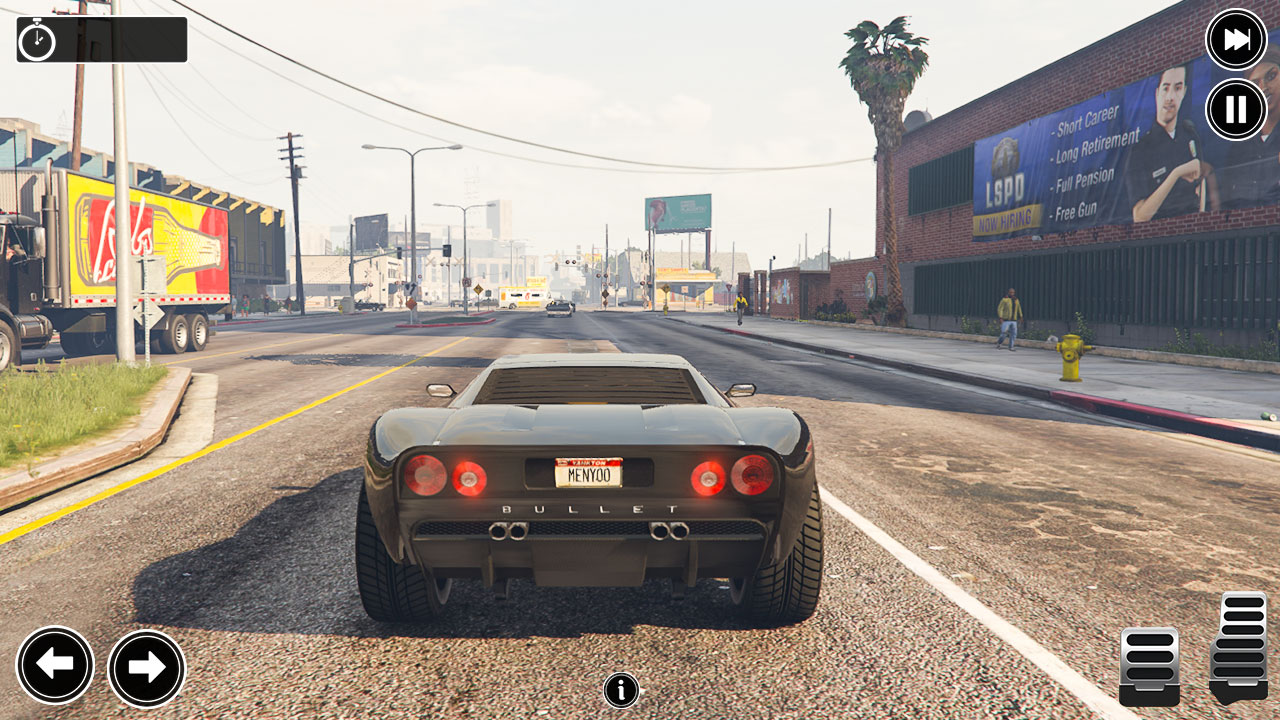Tap the fast-forward skip button
Image resolution: width=1280 pixels, height=720 pixels.
[1236, 40]
